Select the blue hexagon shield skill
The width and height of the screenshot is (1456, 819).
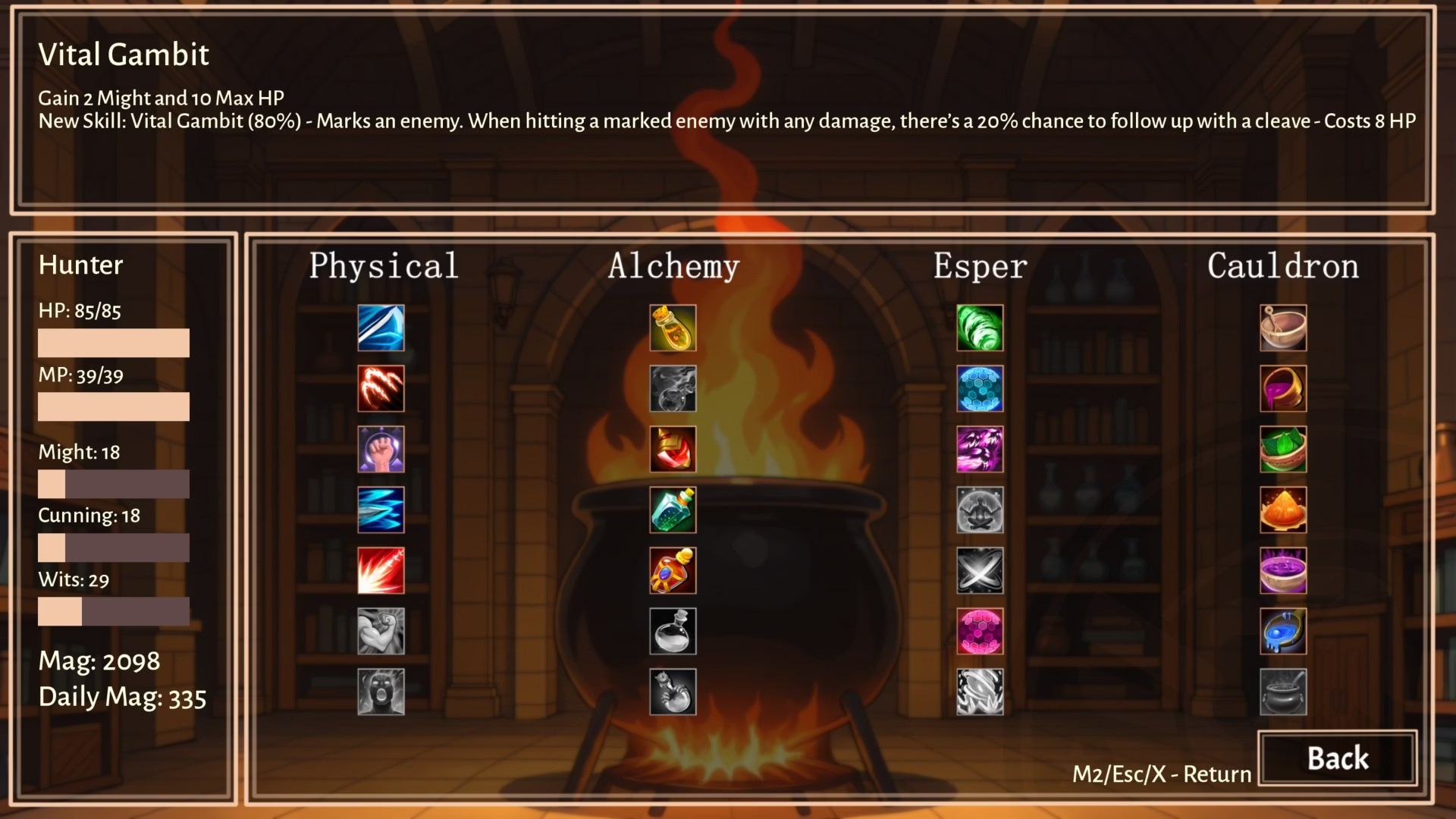(980, 388)
